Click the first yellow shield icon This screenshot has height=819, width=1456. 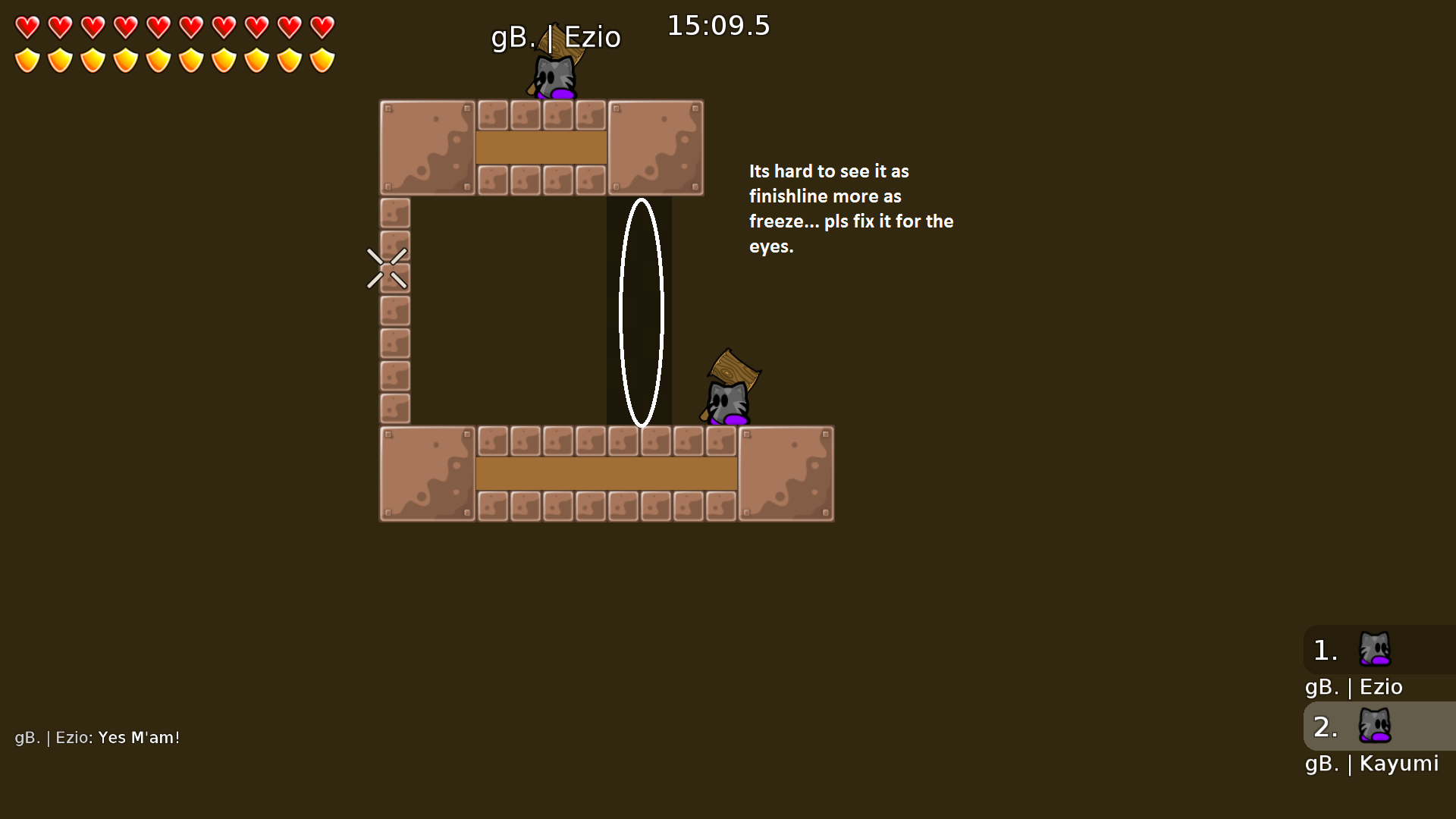[27, 59]
